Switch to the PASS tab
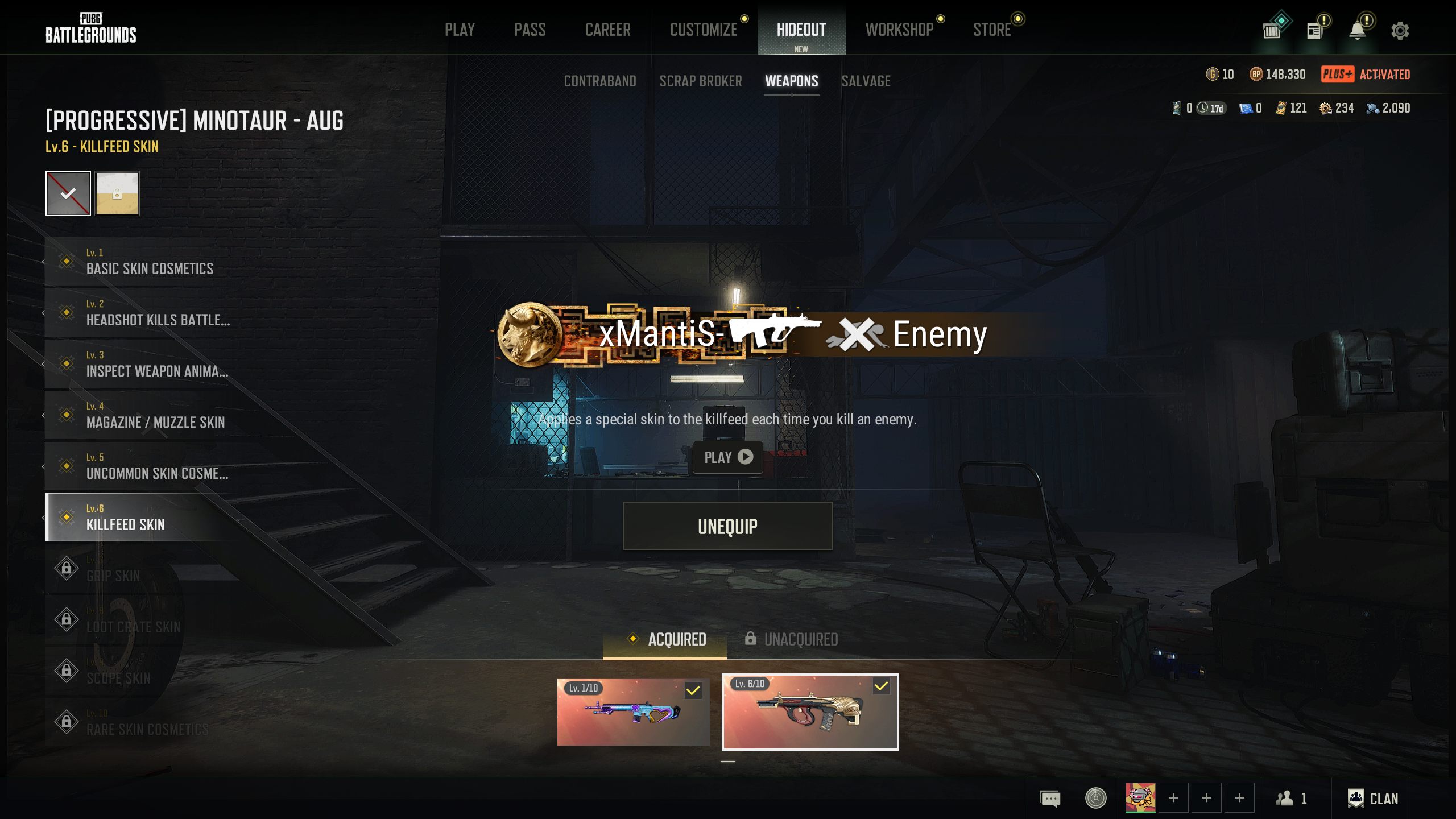Viewport: 1456px width, 819px height. [x=530, y=30]
